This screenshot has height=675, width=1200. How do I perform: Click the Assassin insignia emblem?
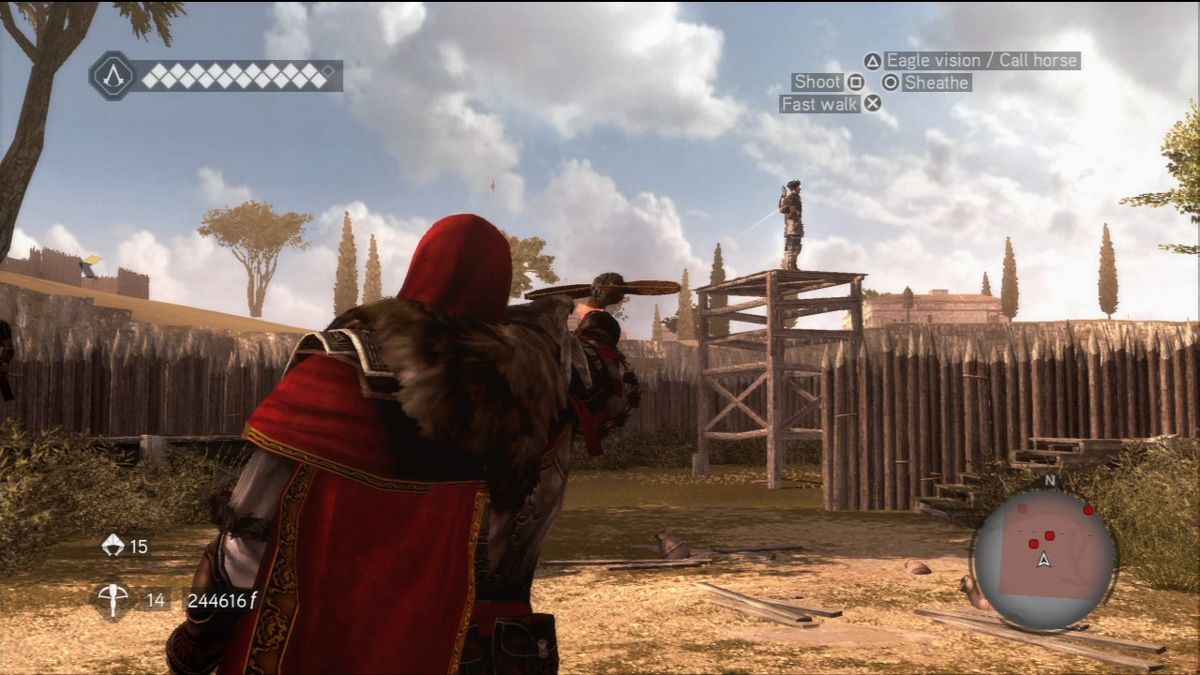point(113,75)
